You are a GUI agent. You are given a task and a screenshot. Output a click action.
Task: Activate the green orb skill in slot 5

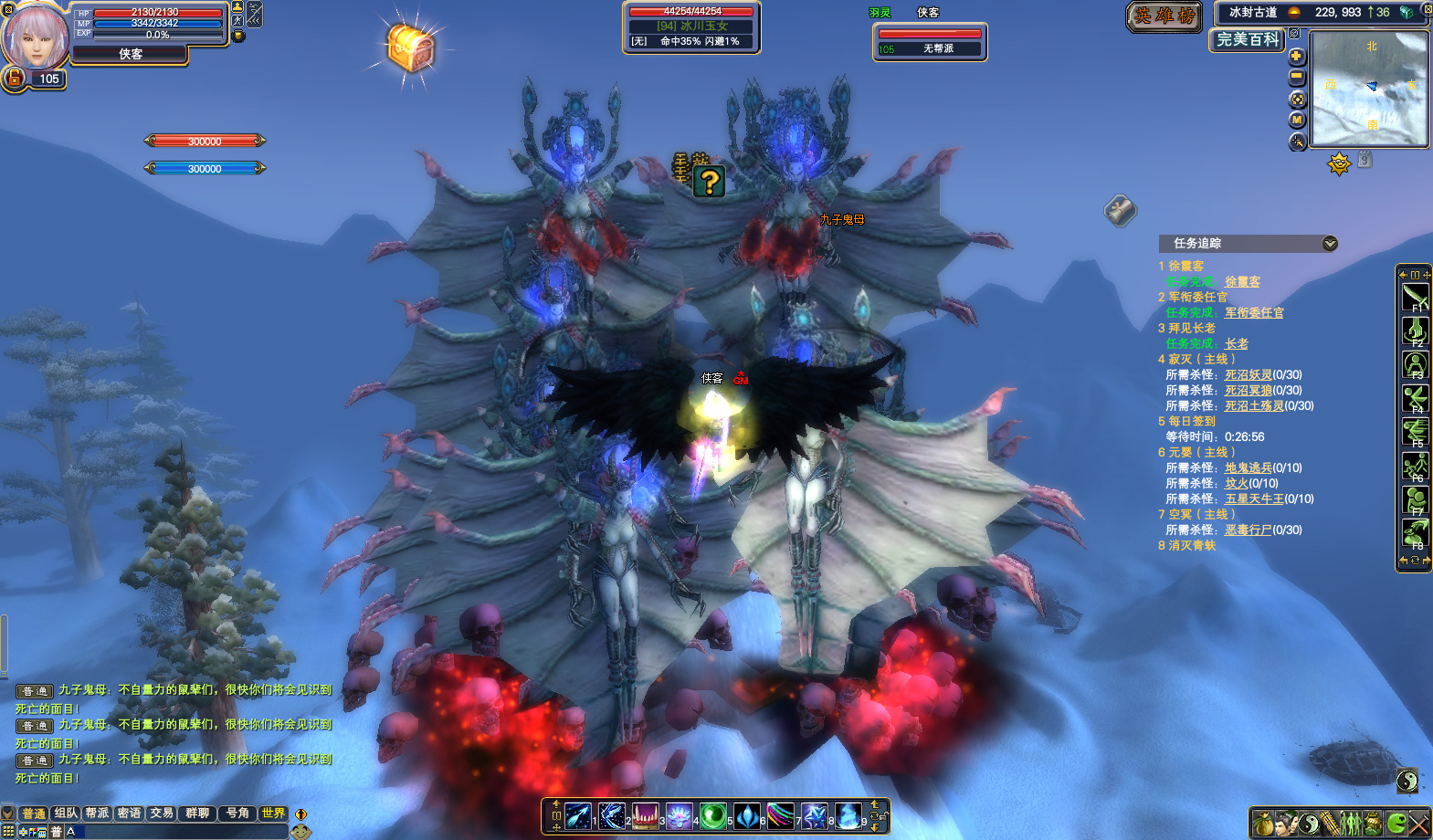pyautogui.click(x=712, y=815)
